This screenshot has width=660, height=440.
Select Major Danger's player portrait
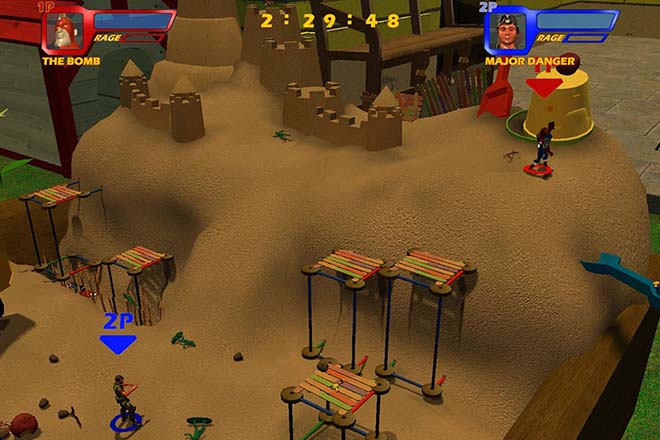pos(509,33)
